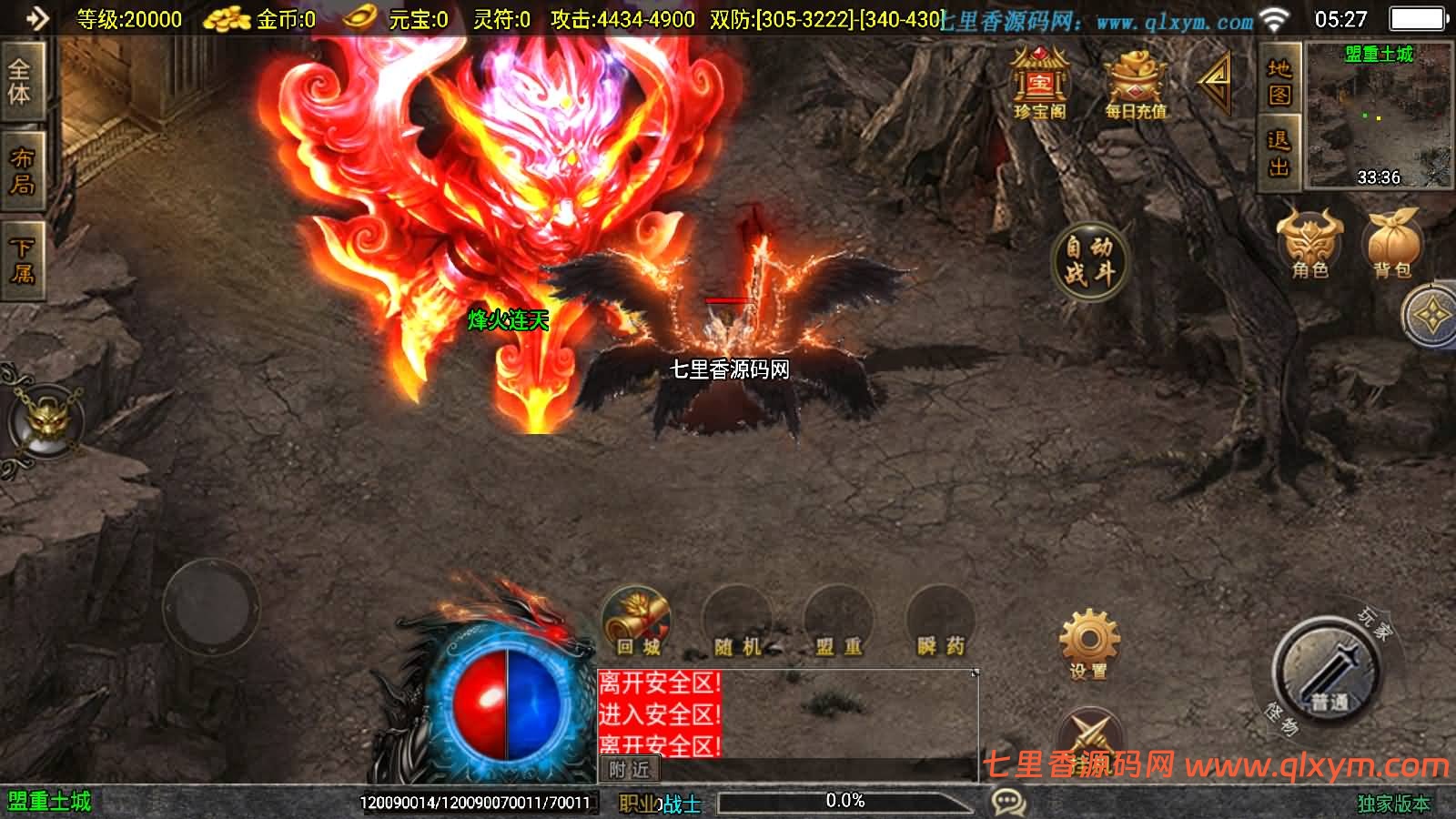
Task: Click the 0.0% experience progress bar
Action: 846,802
